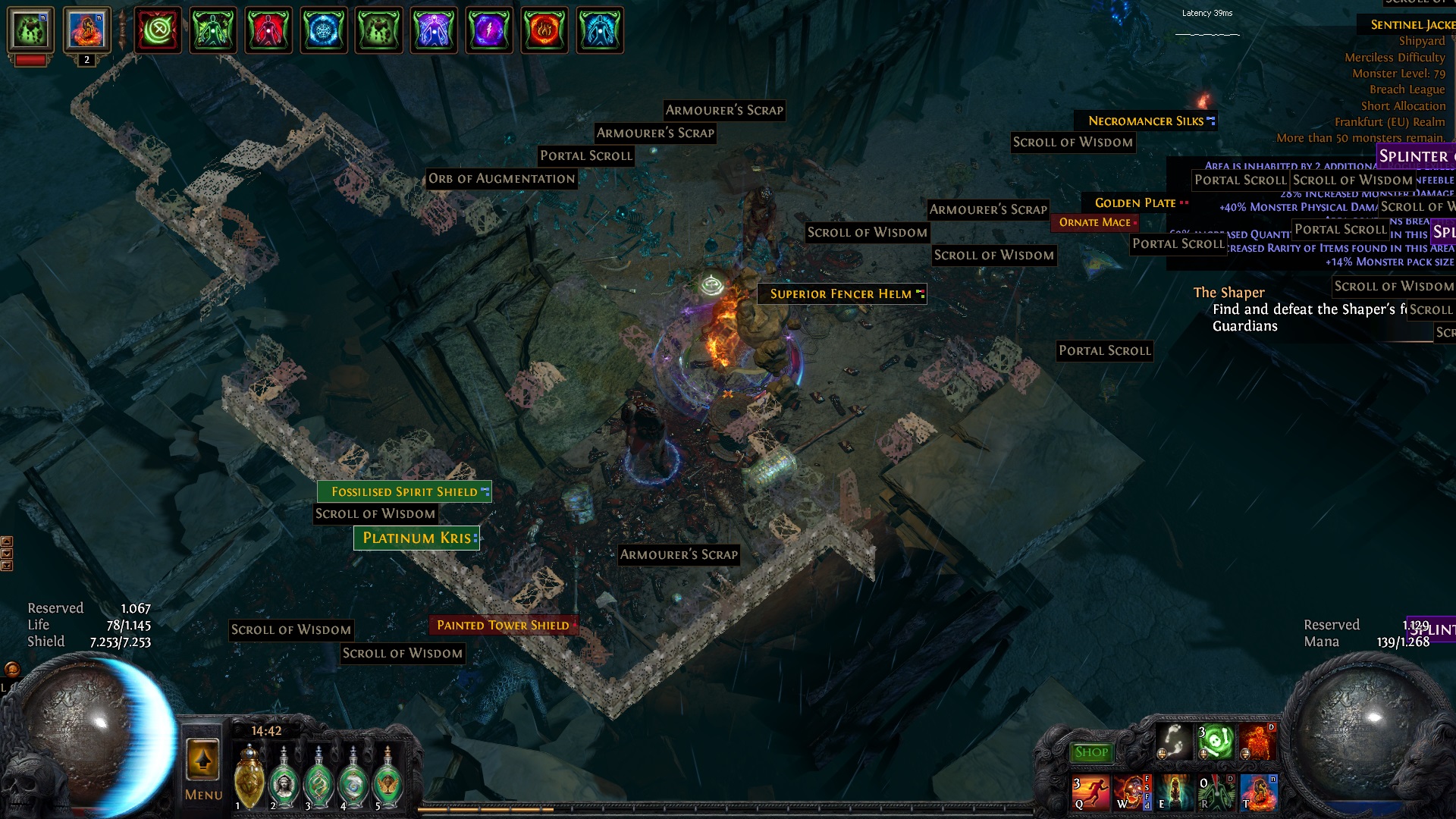Activate the totem skill icon
1456x819 pixels.
point(1174,792)
